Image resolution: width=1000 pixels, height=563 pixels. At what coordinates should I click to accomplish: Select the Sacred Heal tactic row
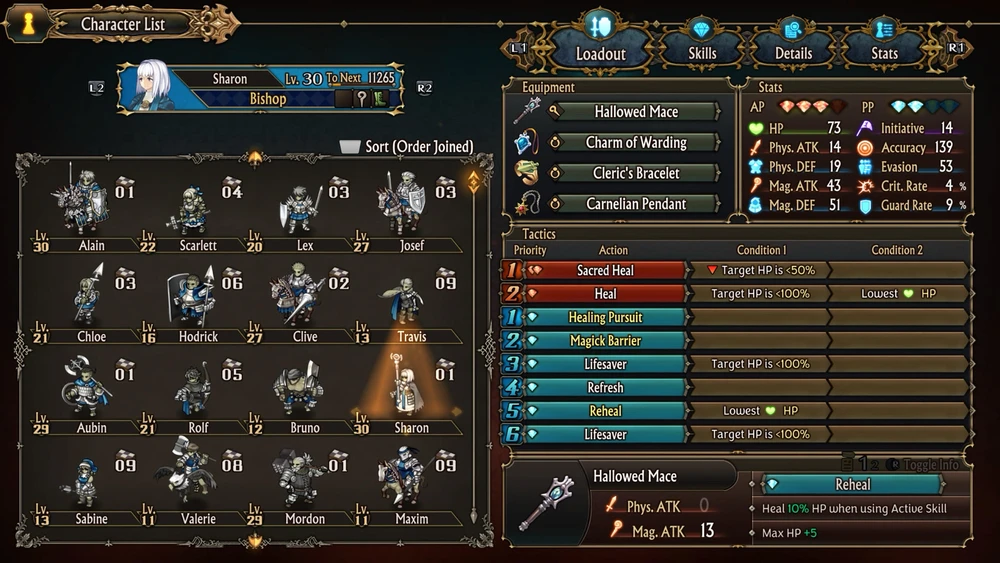click(605, 271)
